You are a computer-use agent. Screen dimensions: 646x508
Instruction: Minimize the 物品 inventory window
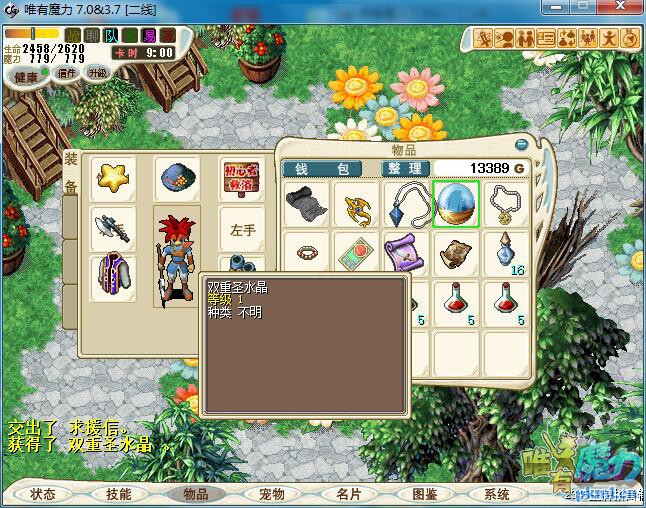tap(520, 144)
